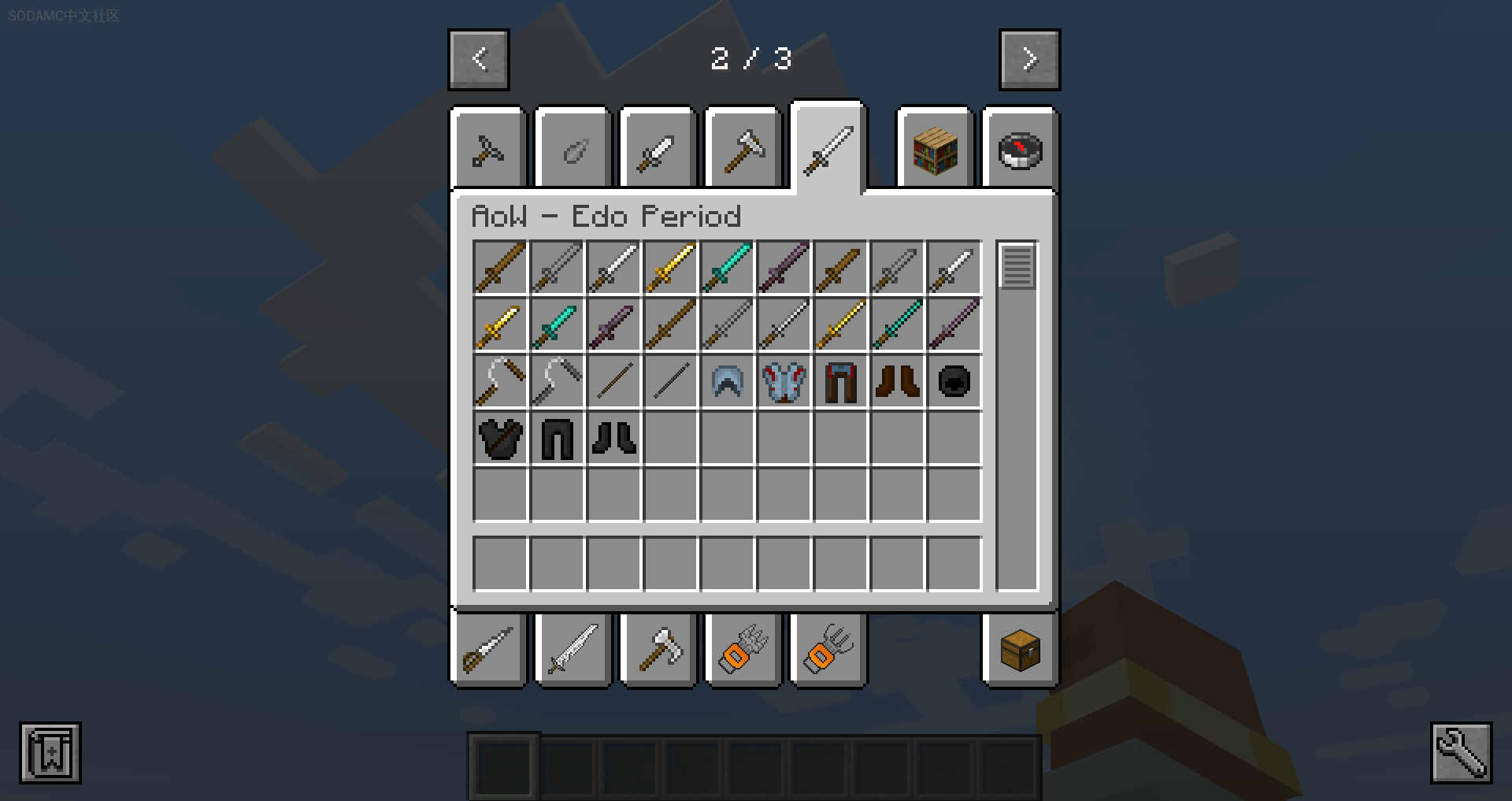This screenshot has width=1512, height=801.
Task: Switch to the compass search tab
Action: coord(1020,150)
